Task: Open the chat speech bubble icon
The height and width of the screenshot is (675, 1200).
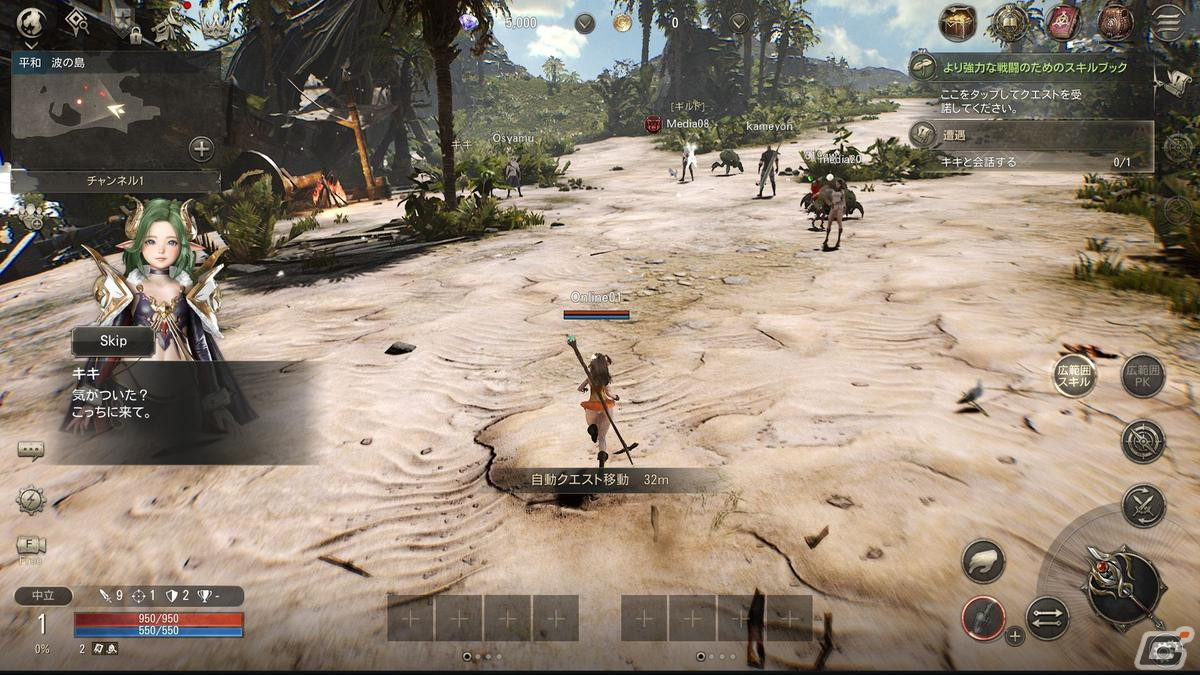Action: coord(31,451)
